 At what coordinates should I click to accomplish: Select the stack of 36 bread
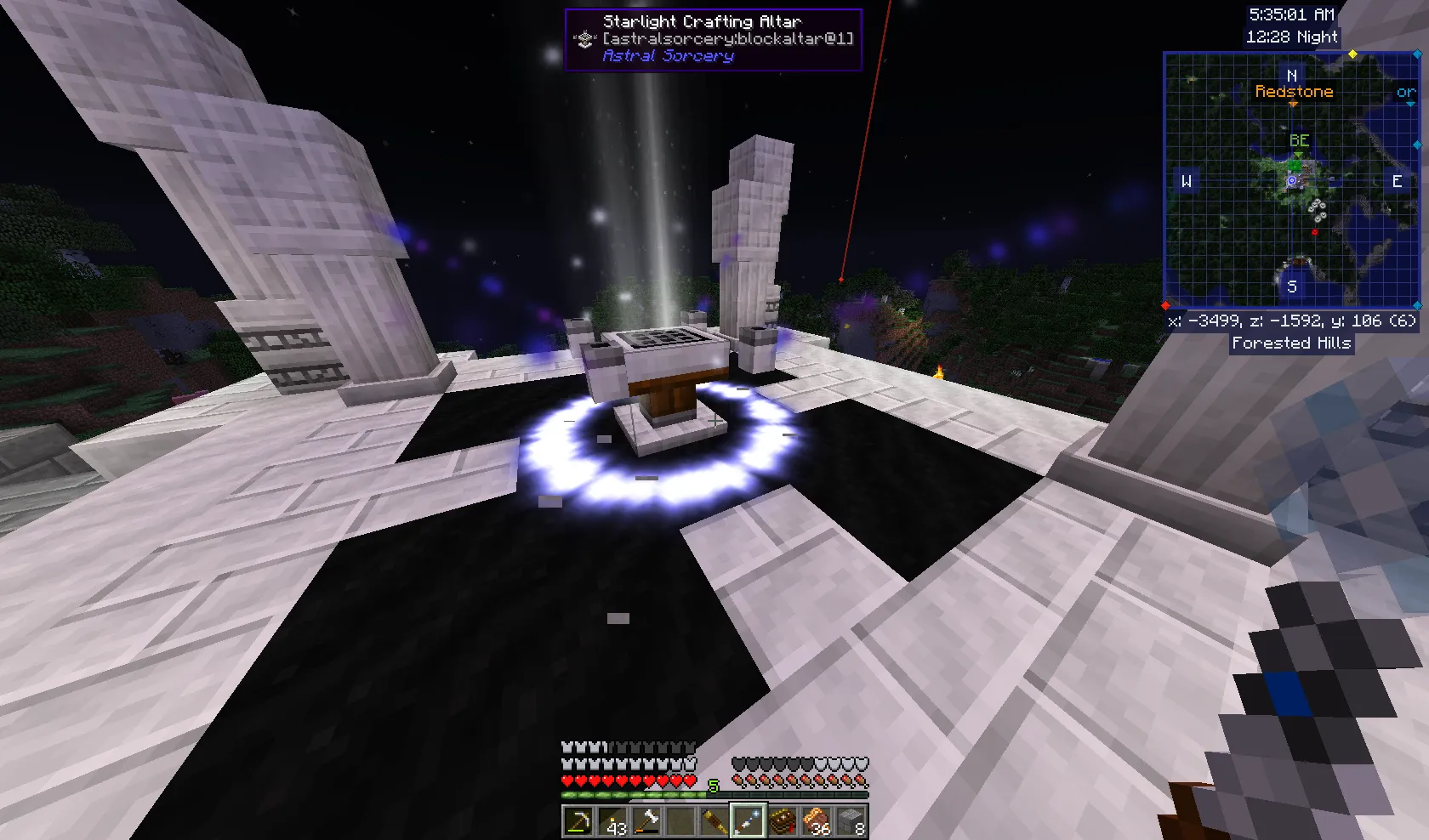pyautogui.click(x=815, y=820)
